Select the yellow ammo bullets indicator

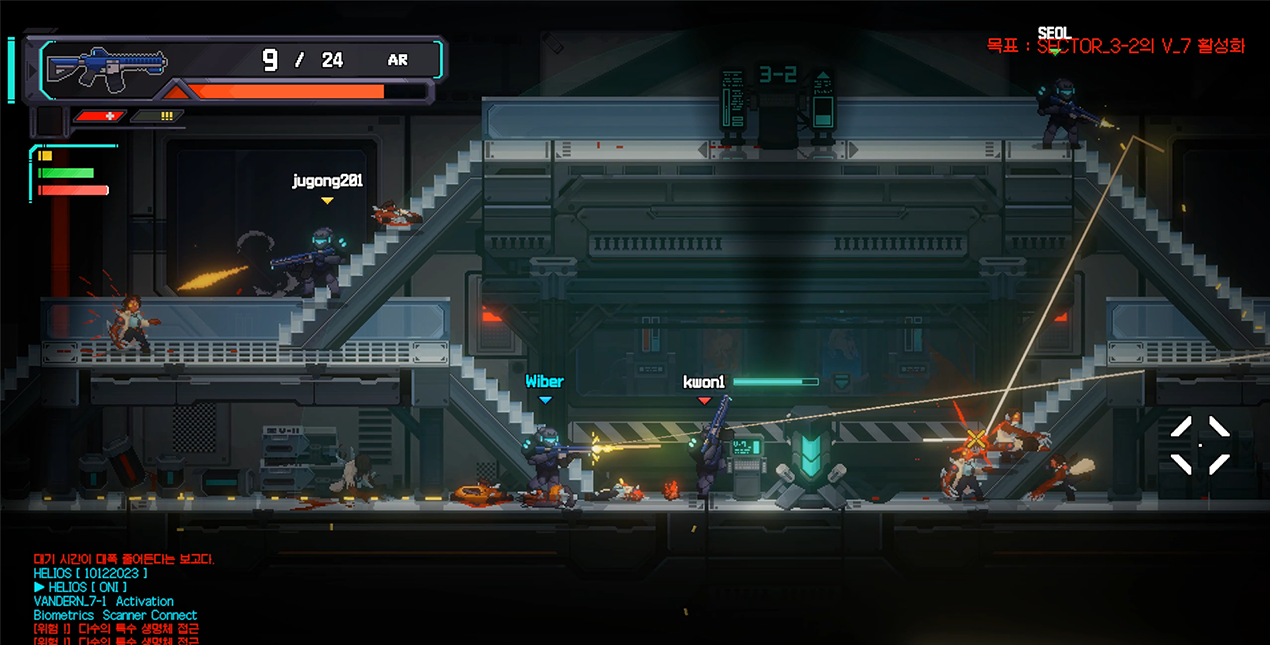pos(158,116)
